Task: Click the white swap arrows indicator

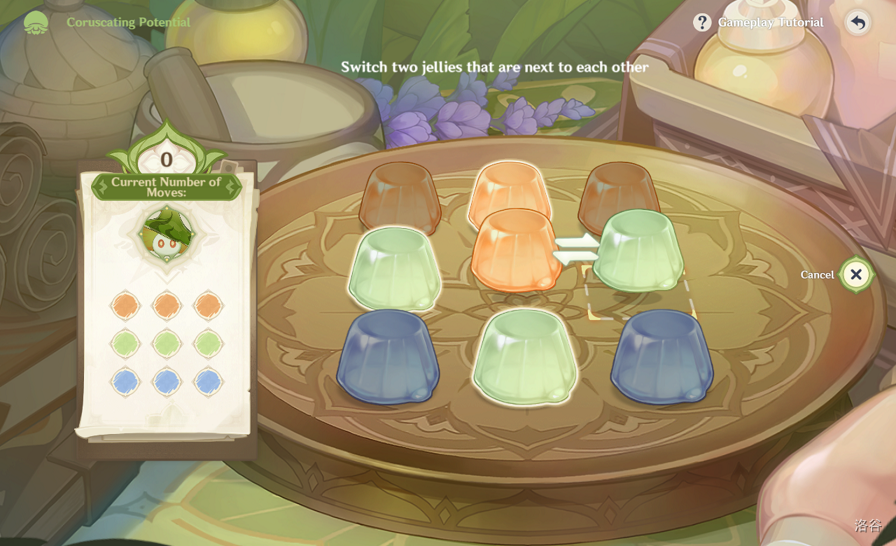Action: pos(577,249)
